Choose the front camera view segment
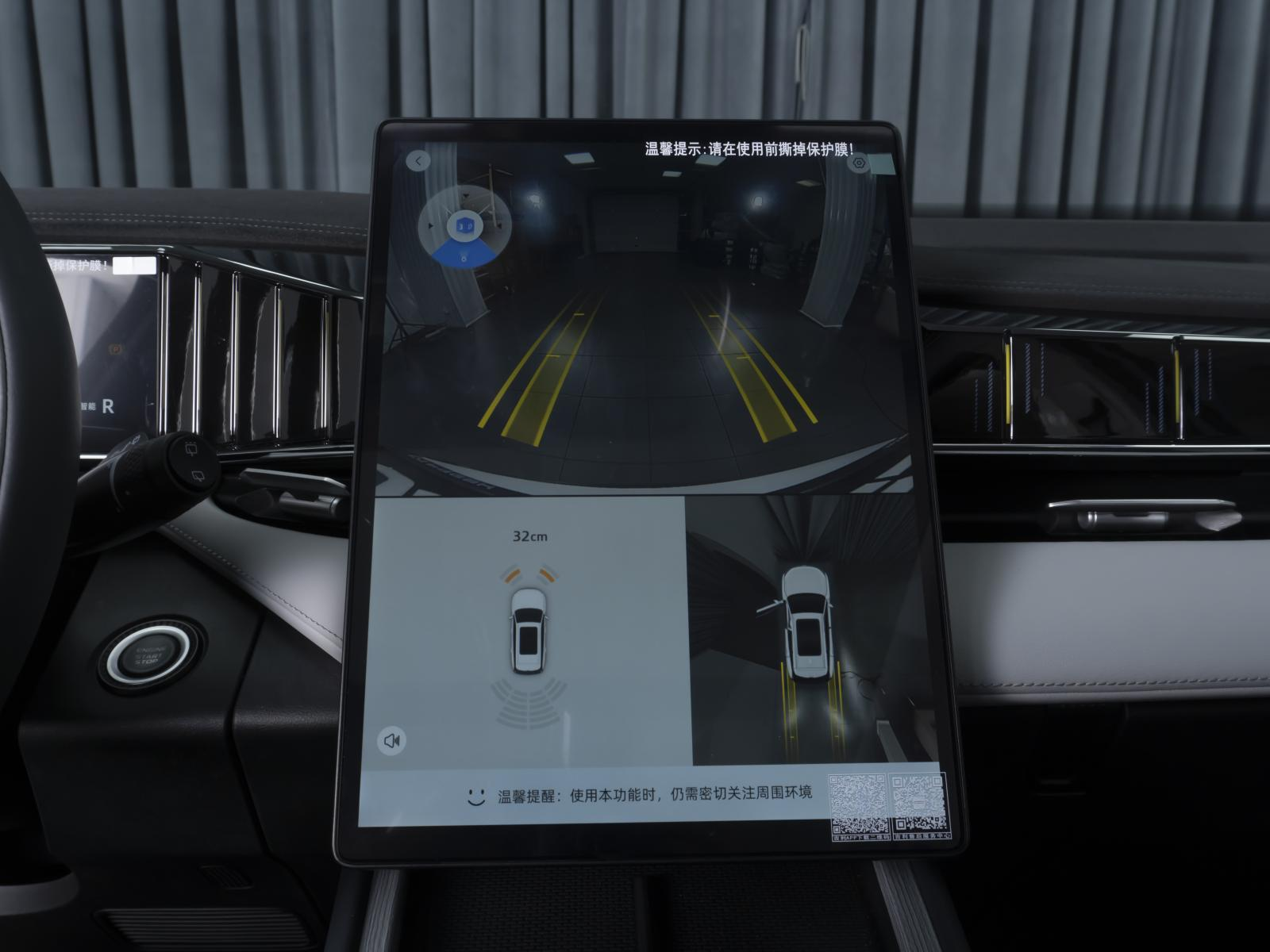This screenshot has height=952, width=1270. 465,196
